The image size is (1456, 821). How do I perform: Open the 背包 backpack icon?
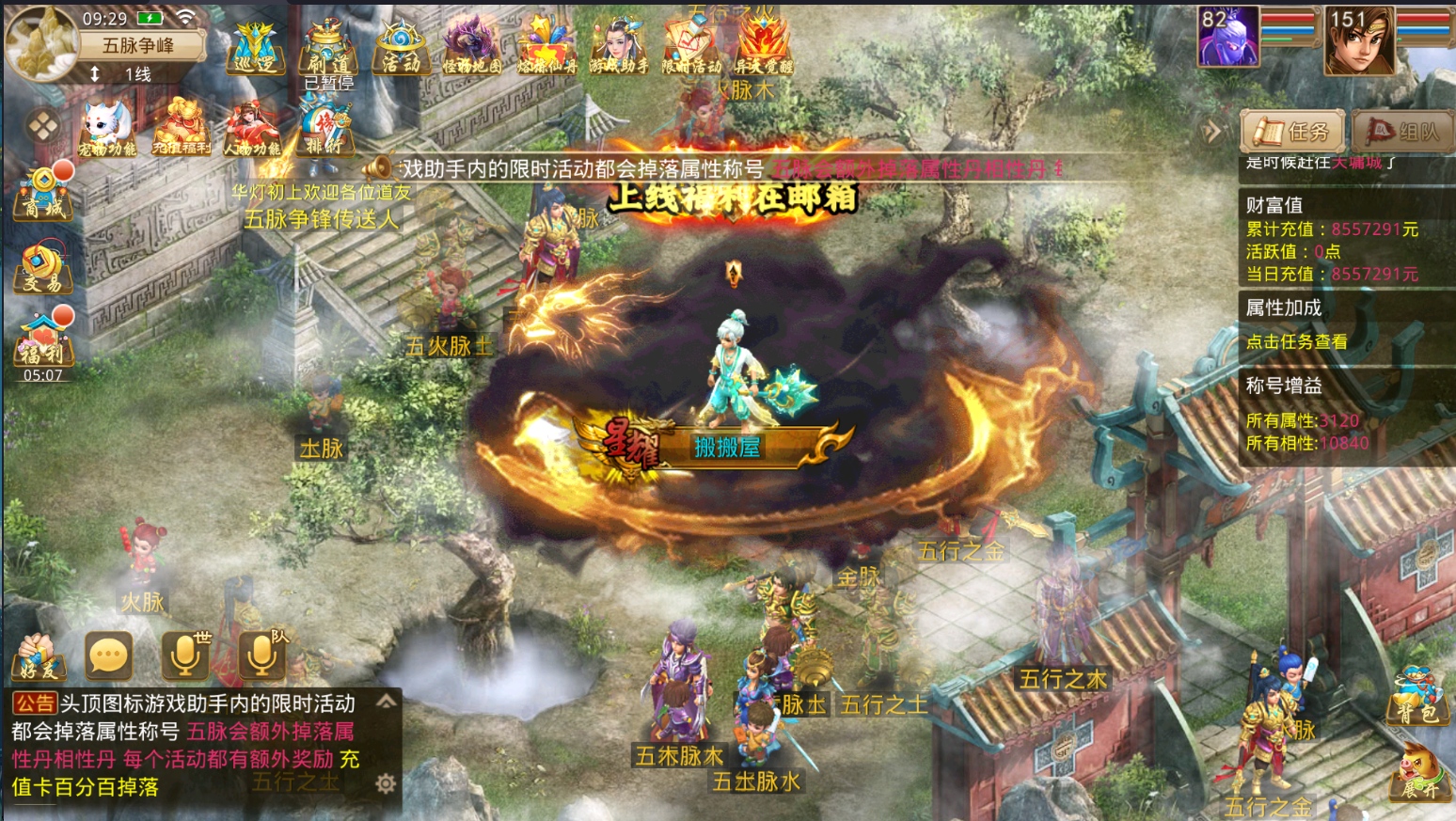coord(1416,698)
